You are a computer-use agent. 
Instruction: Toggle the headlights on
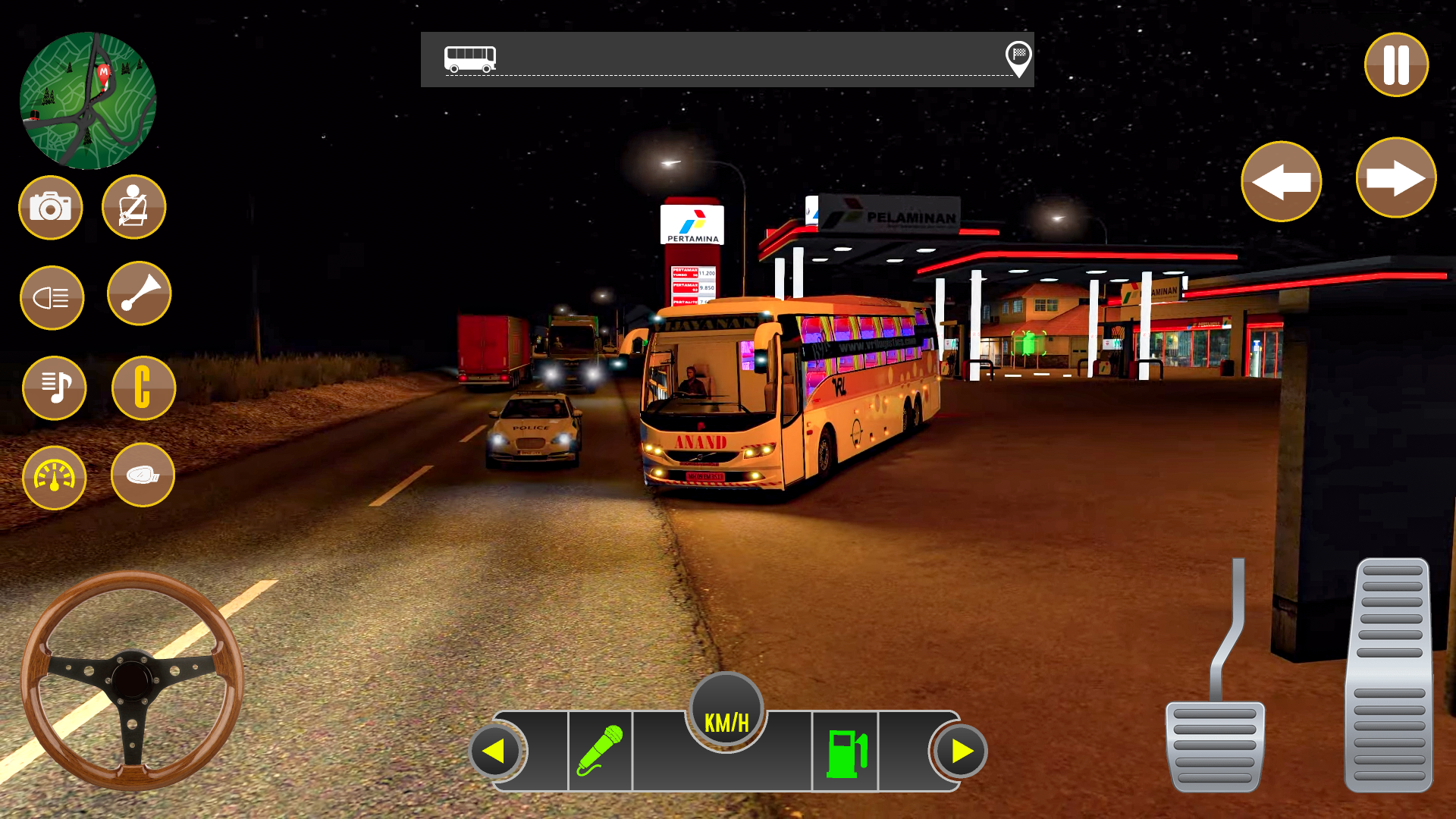(x=52, y=297)
